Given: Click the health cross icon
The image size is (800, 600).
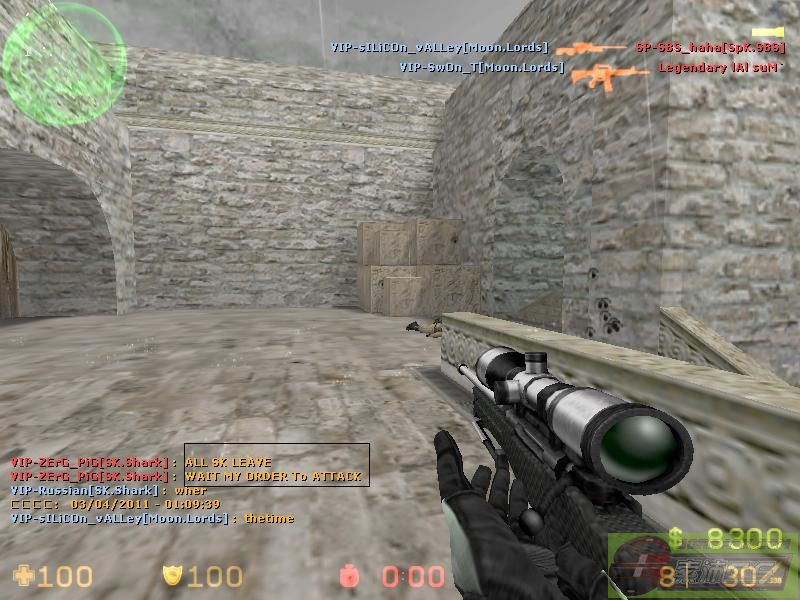Looking at the screenshot, I should coord(22,575).
